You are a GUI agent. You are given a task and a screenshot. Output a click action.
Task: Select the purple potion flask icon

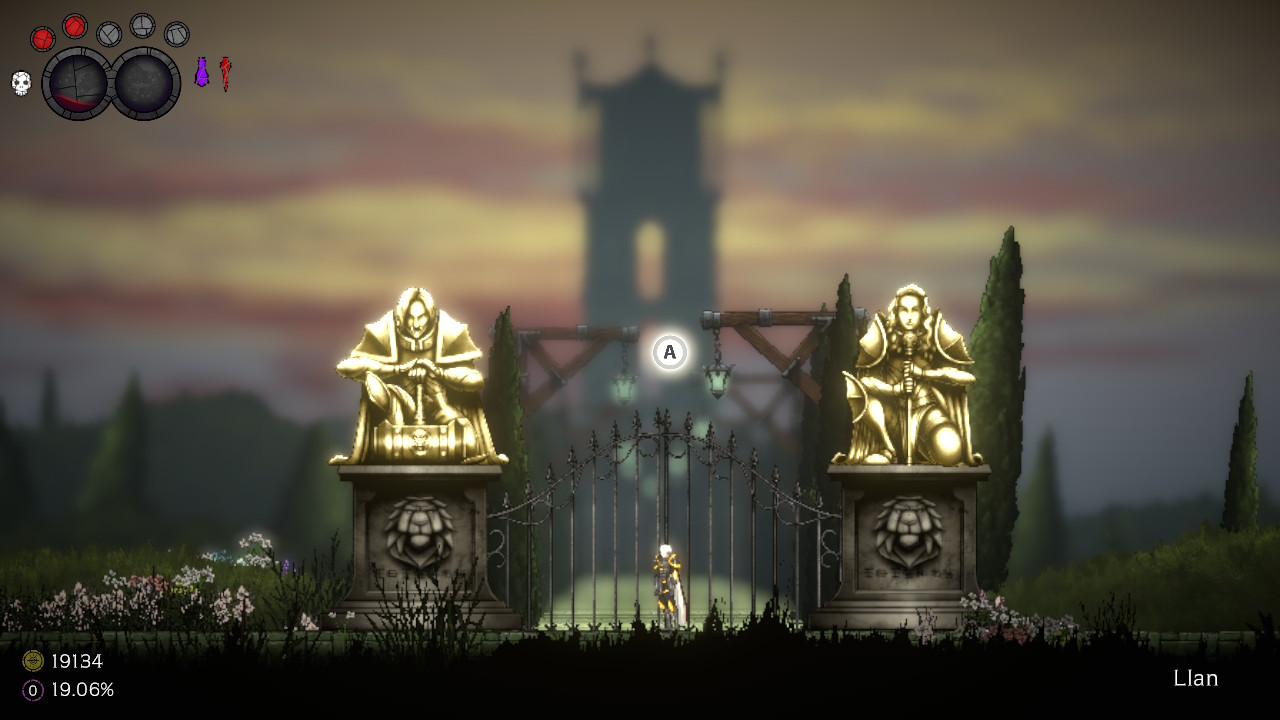coord(201,73)
